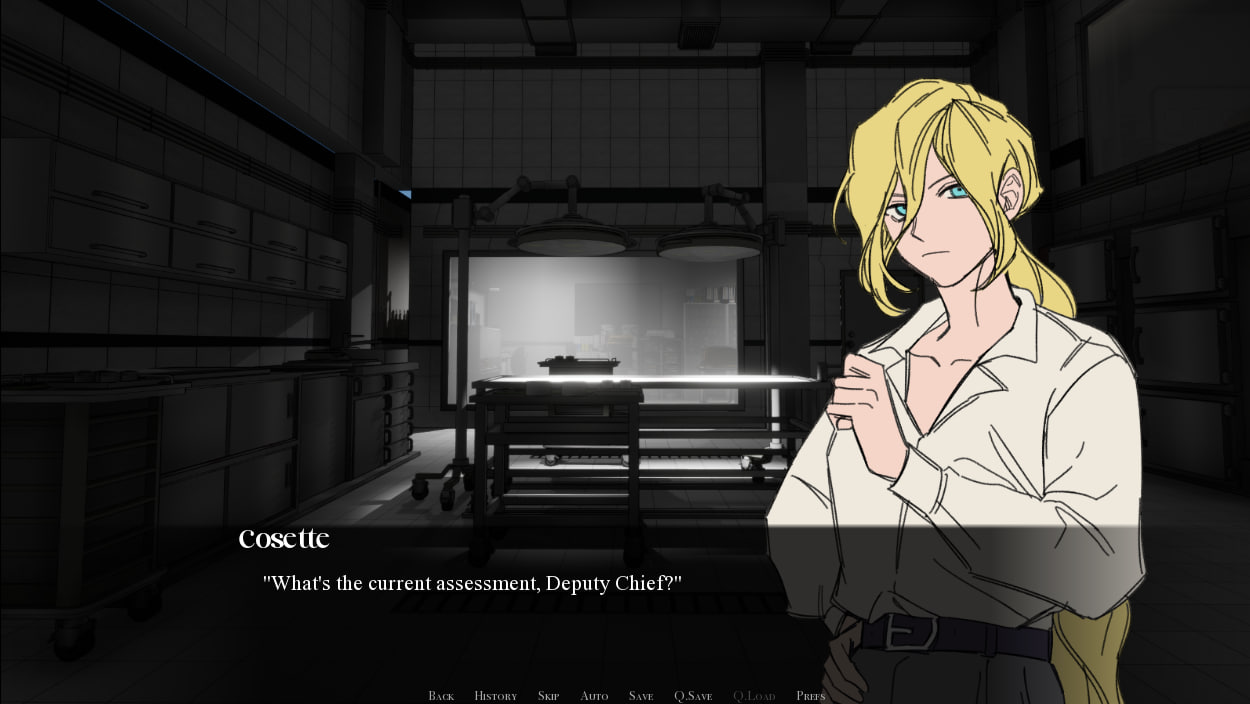Turn on Auto-advance
1250x704 pixels.
click(x=594, y=696)
